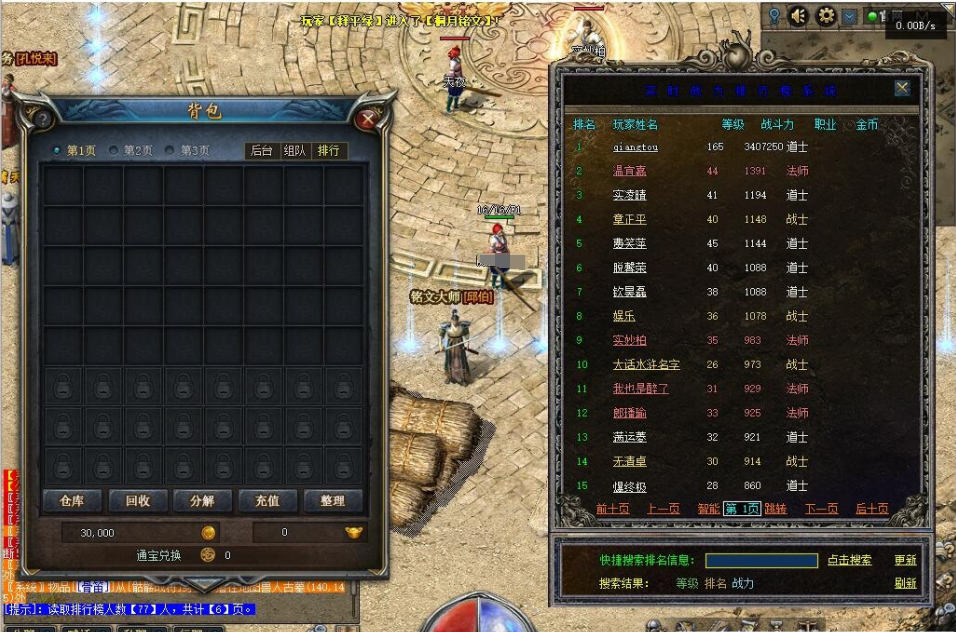Sort the bag with 整理
Screen dimensions: 956x632
pyautogui.click(x=332, y=501)
